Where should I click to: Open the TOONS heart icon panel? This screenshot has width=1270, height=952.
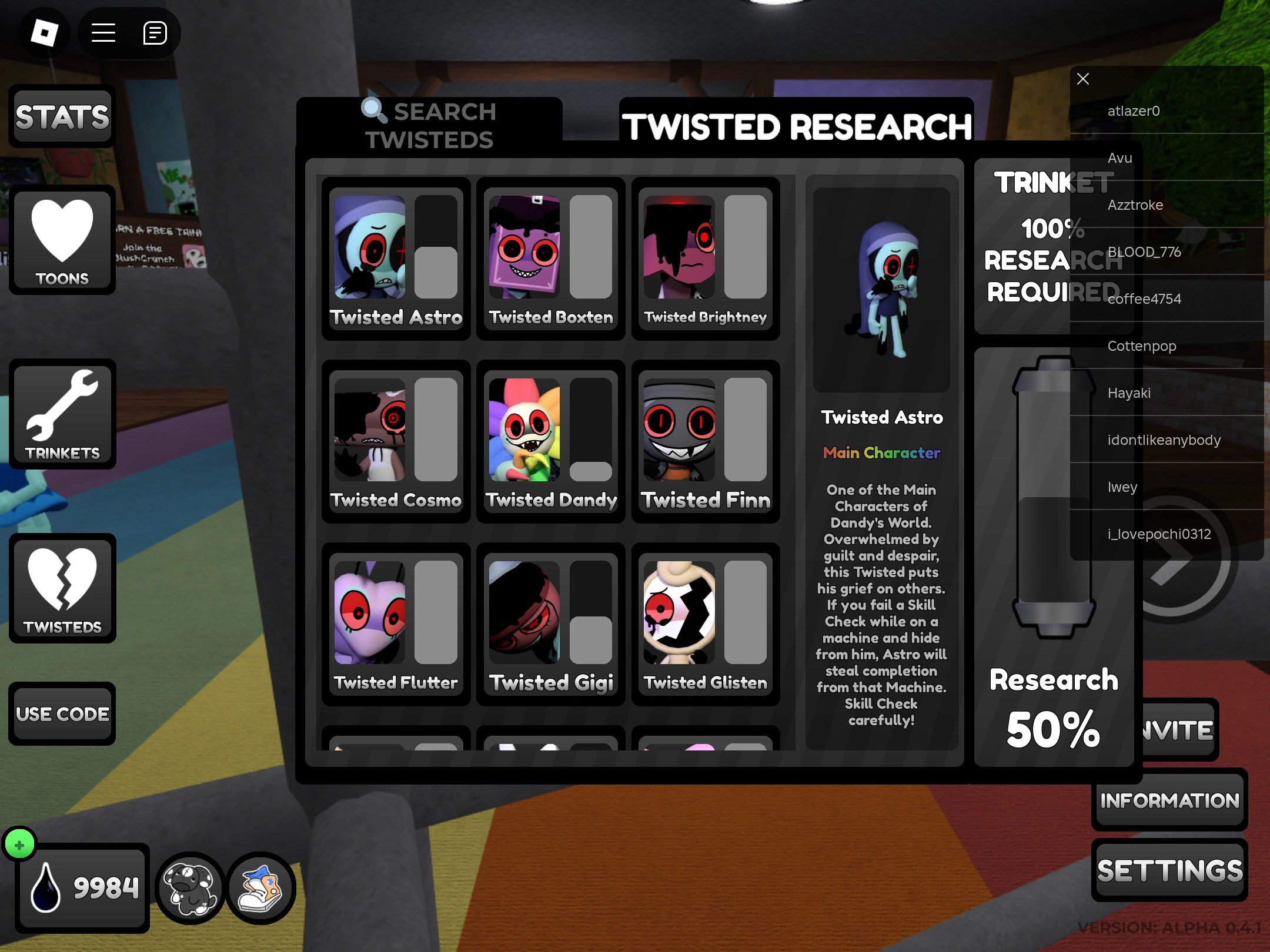point(62,241)
